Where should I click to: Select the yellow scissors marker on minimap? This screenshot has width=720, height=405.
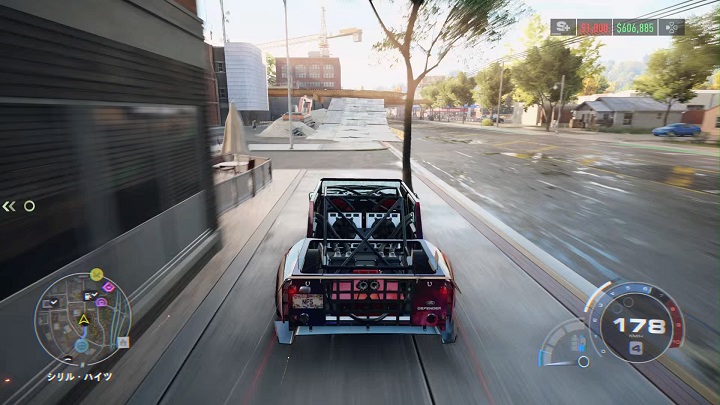pos(96,274)
